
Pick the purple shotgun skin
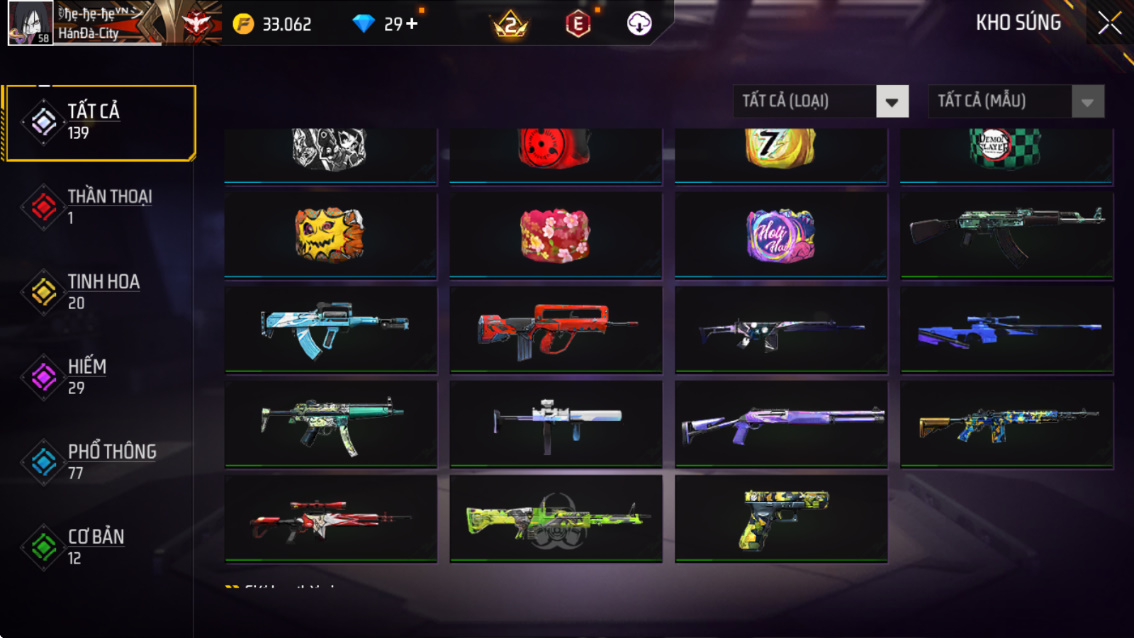click(x=781, y=423)
